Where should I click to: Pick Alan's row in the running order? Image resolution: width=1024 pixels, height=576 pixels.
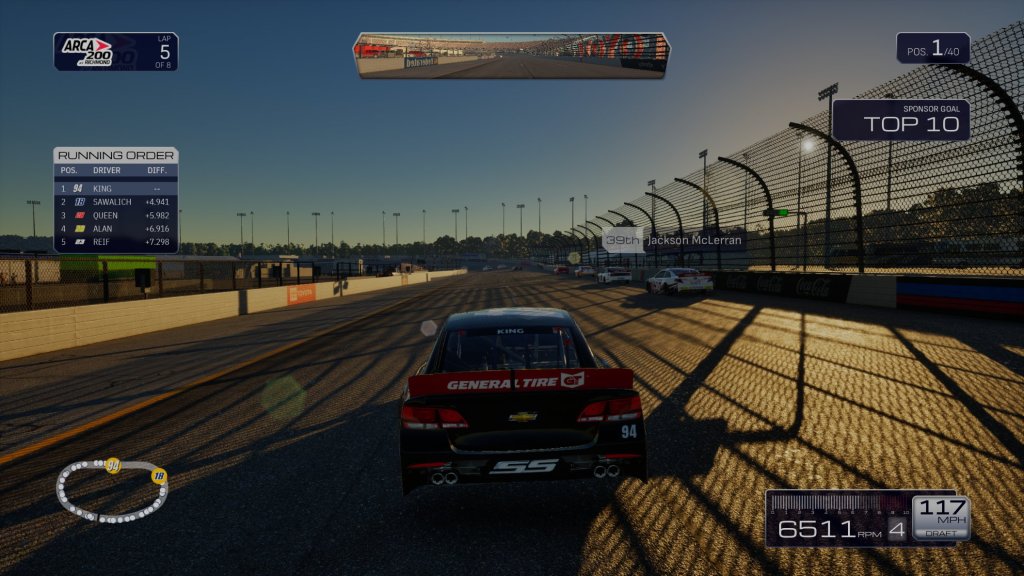116,229
